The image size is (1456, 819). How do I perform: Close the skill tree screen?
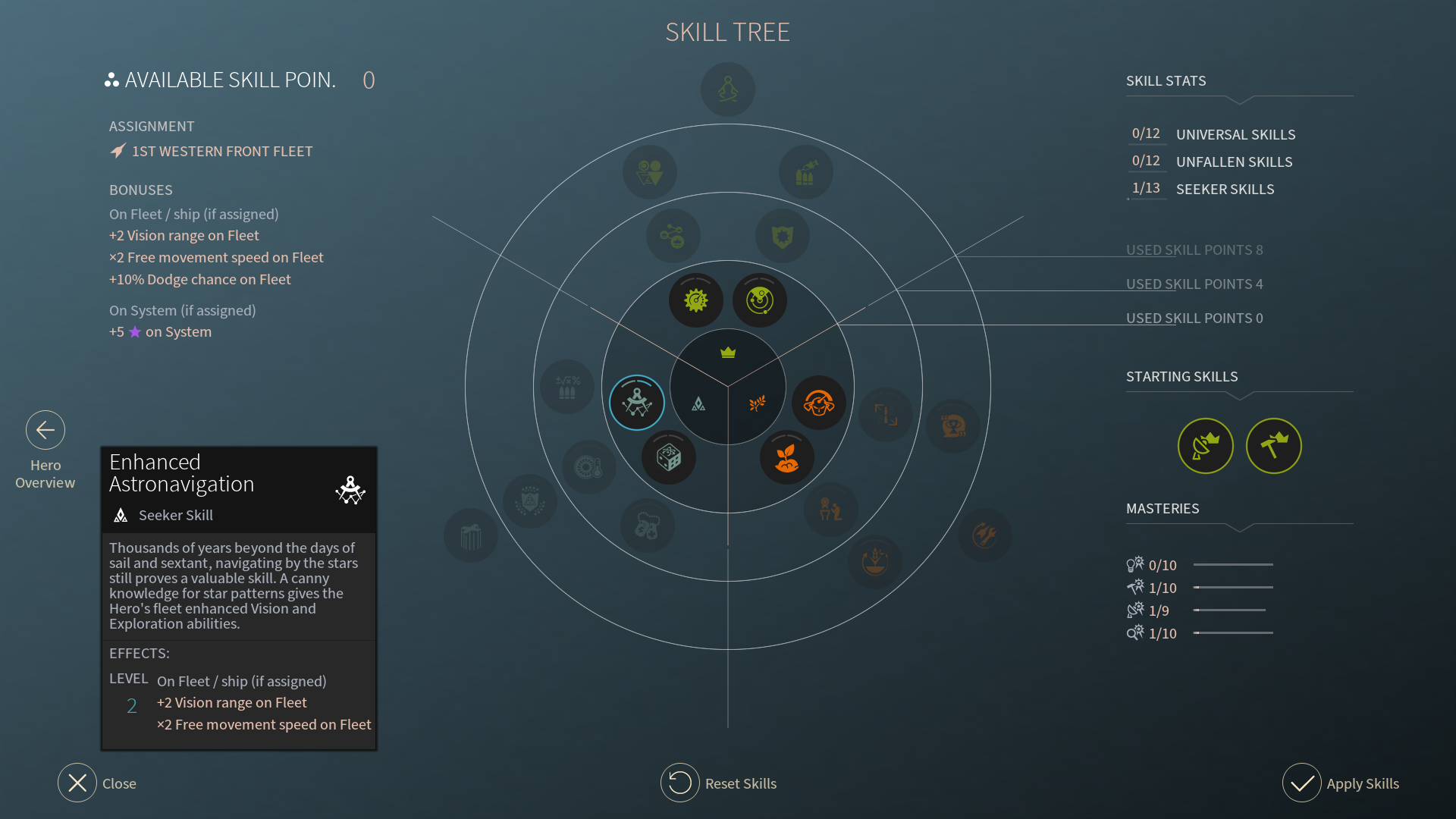coord(77,783)
